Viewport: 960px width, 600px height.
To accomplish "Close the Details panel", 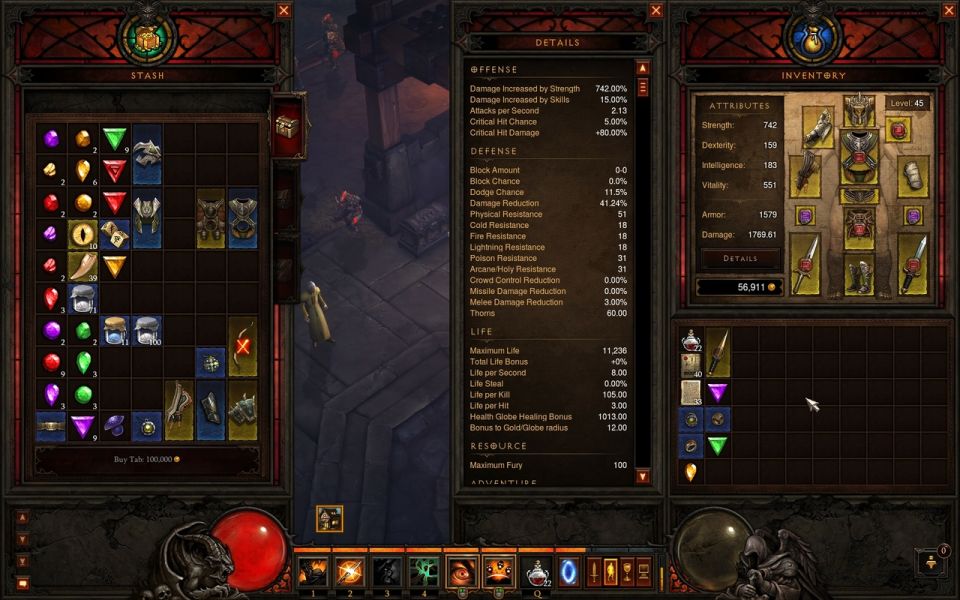I will pyautogui.click(x=656, y=11).
